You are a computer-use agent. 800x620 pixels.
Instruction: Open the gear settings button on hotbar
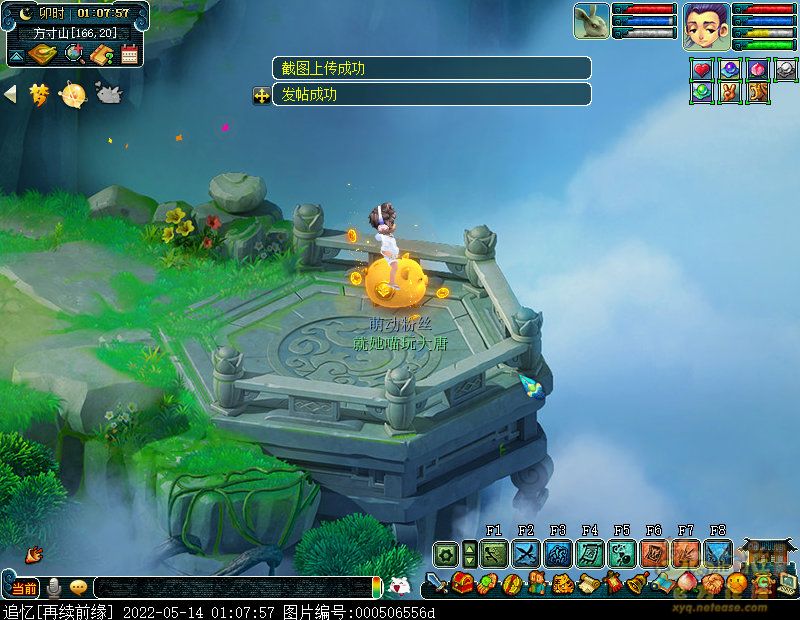[x=446, y=553]
